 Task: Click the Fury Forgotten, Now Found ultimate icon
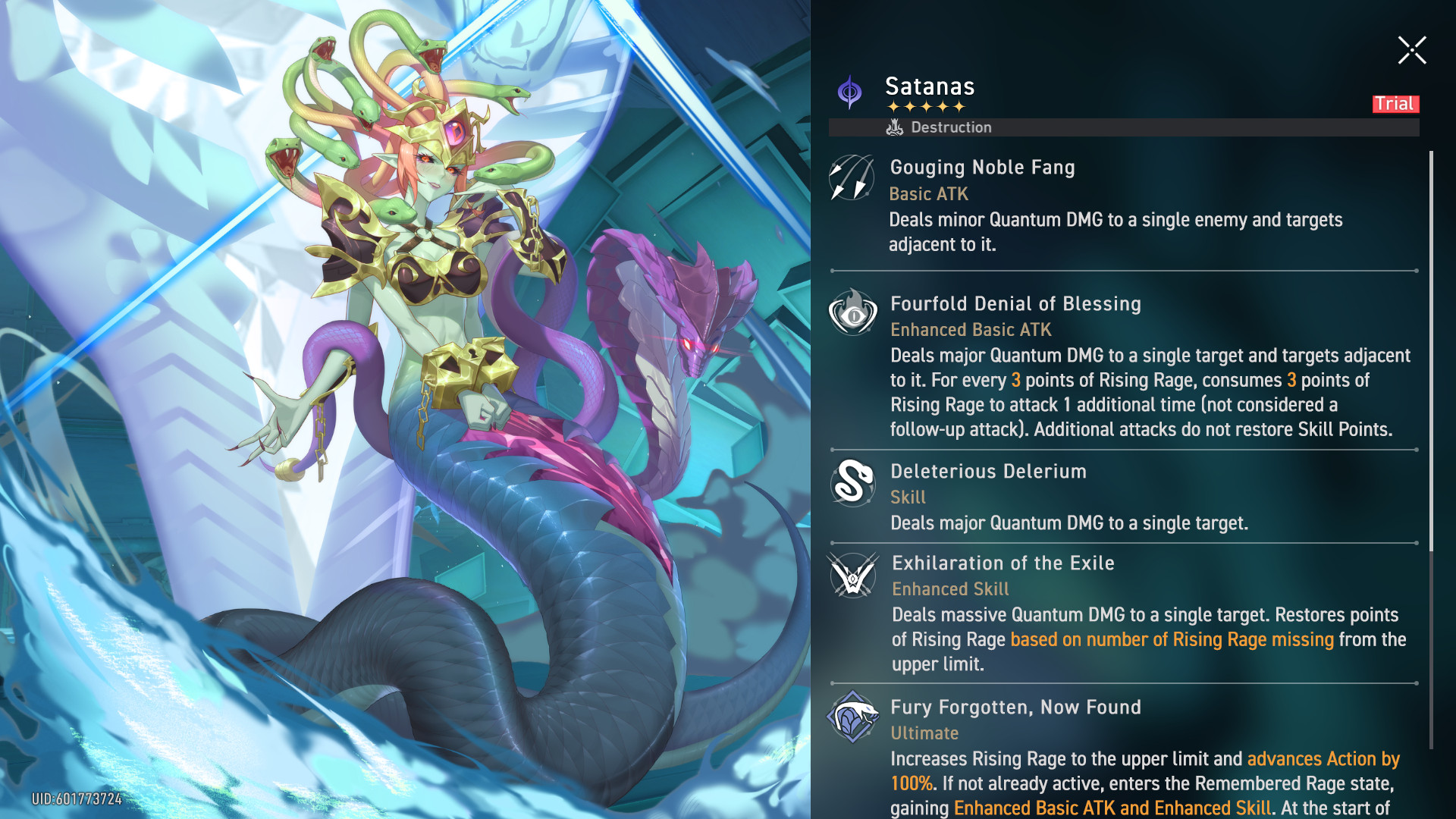[852, 717]
